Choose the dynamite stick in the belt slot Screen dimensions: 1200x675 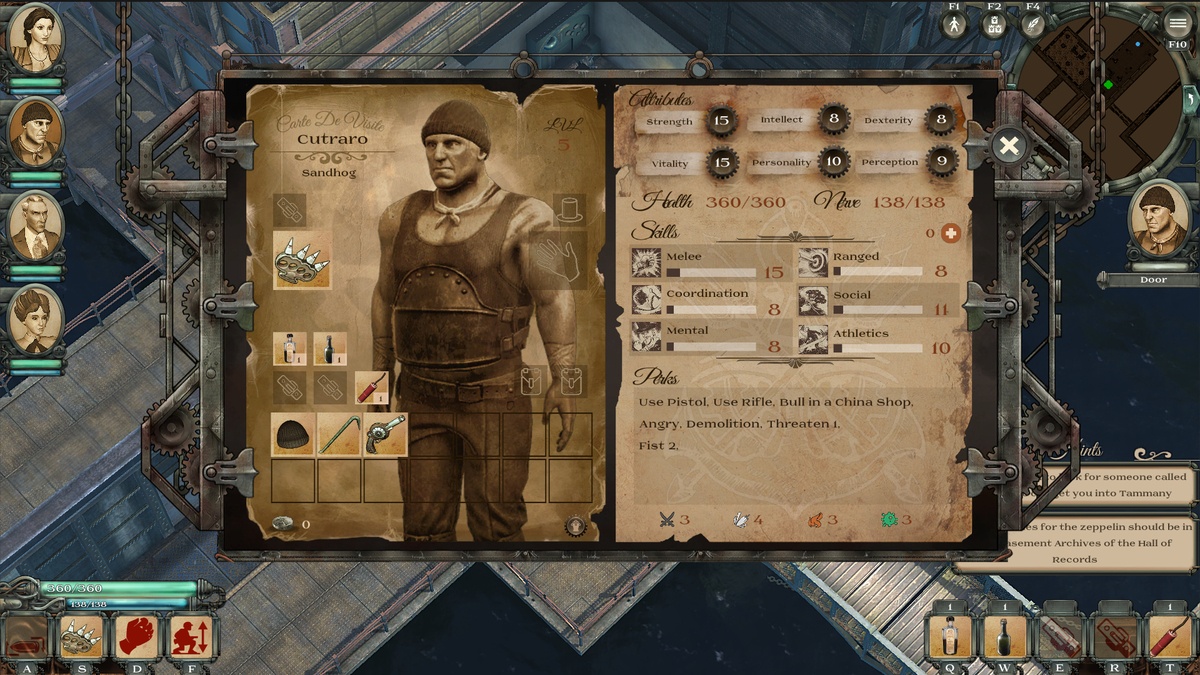click(371, 387)
